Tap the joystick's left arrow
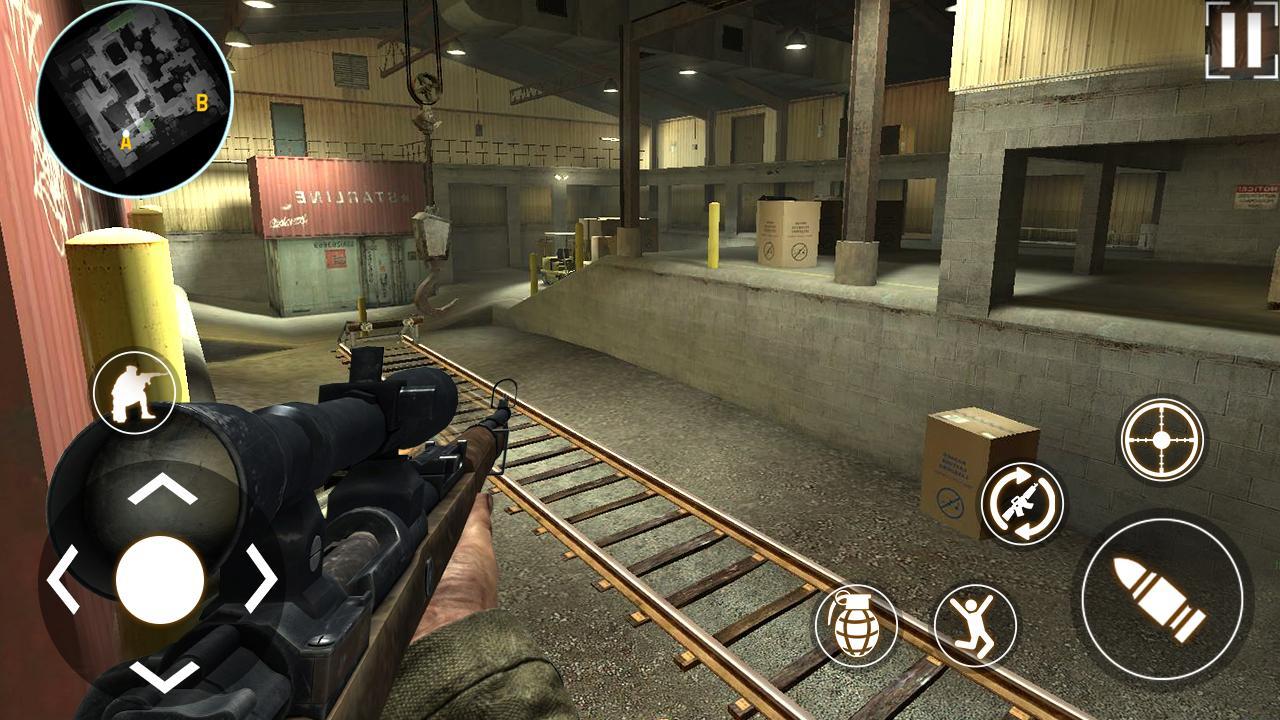This screenshot has height=720, width=1280. tap(62, 579)
